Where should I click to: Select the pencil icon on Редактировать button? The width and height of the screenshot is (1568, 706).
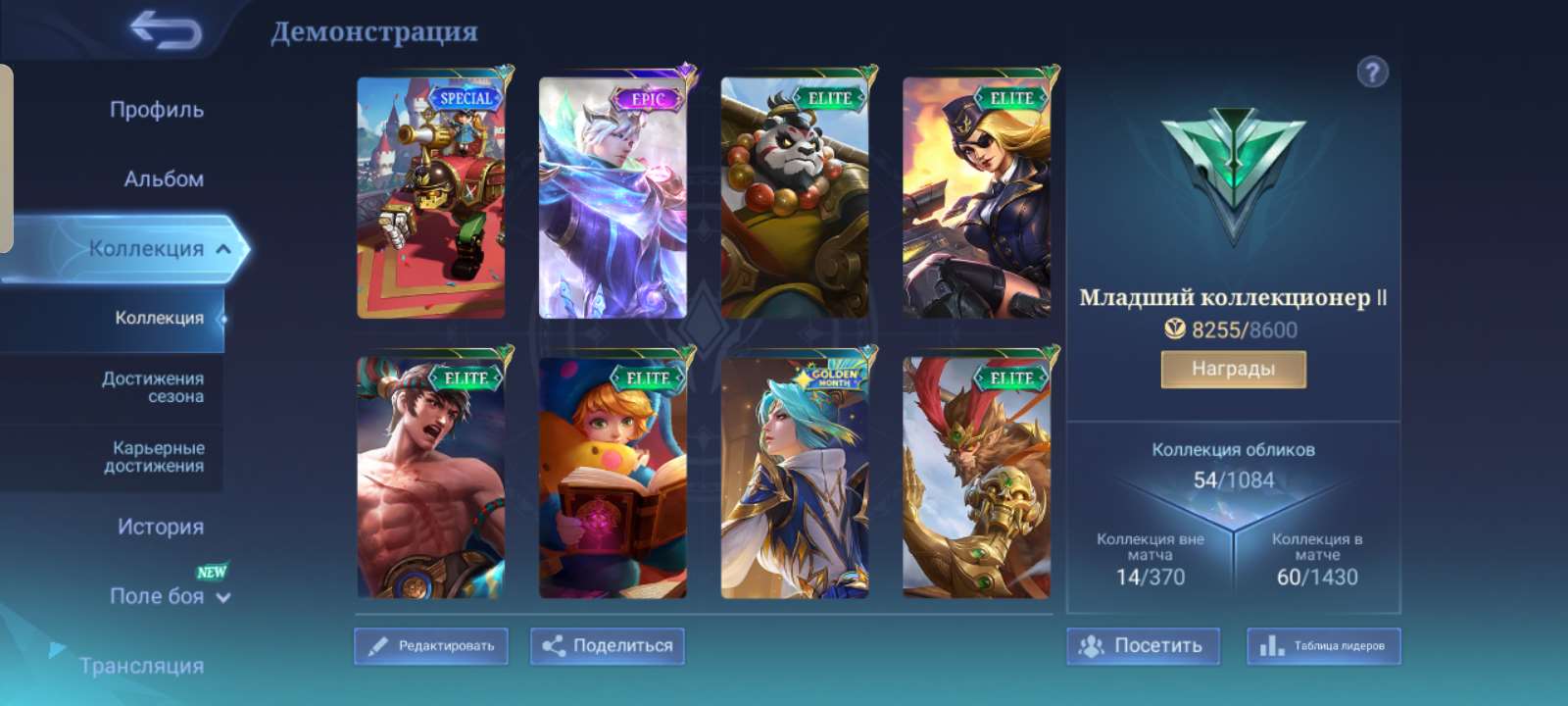point(381,646)
